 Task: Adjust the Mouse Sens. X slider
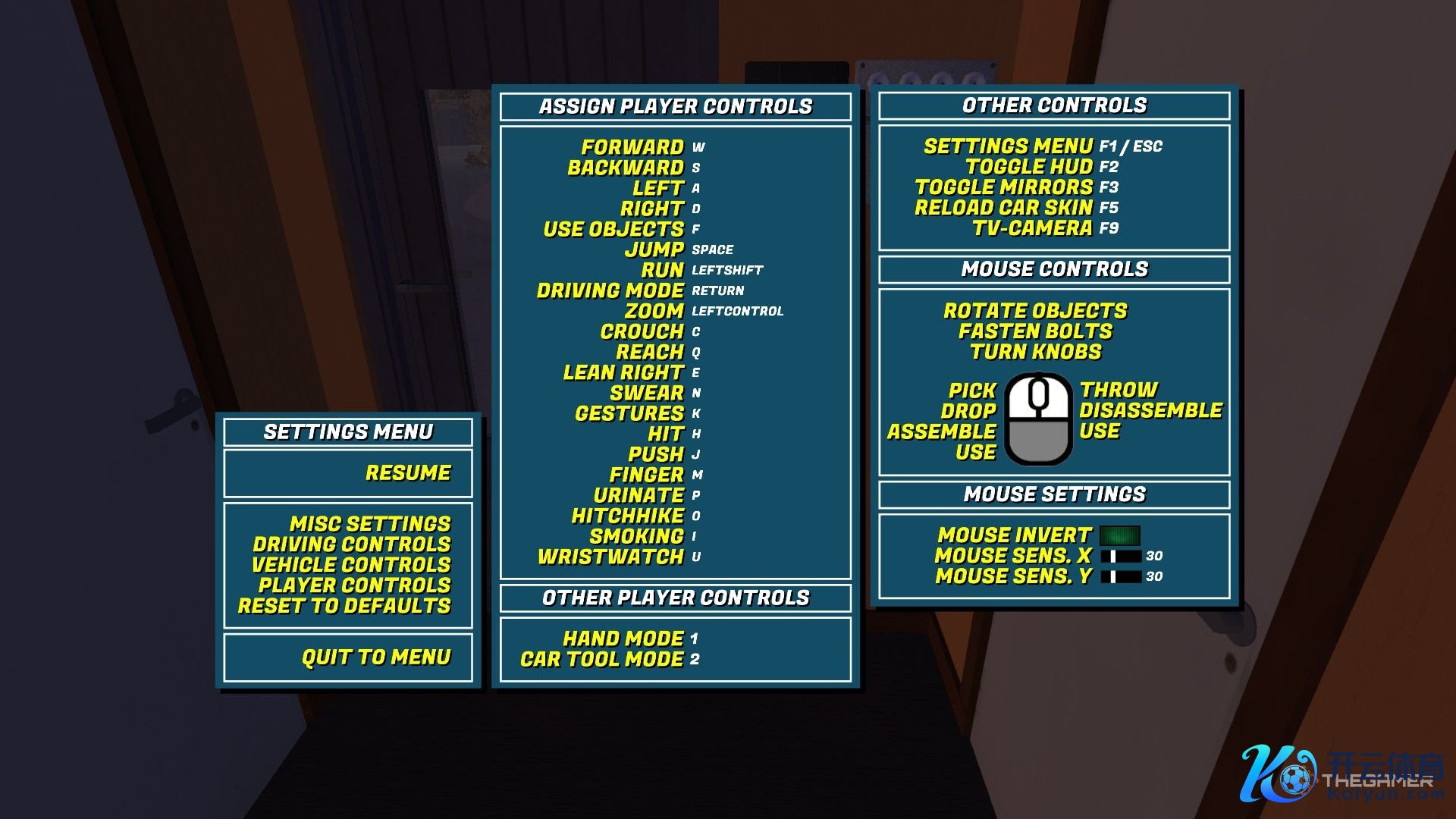[x=1121, y=557]
